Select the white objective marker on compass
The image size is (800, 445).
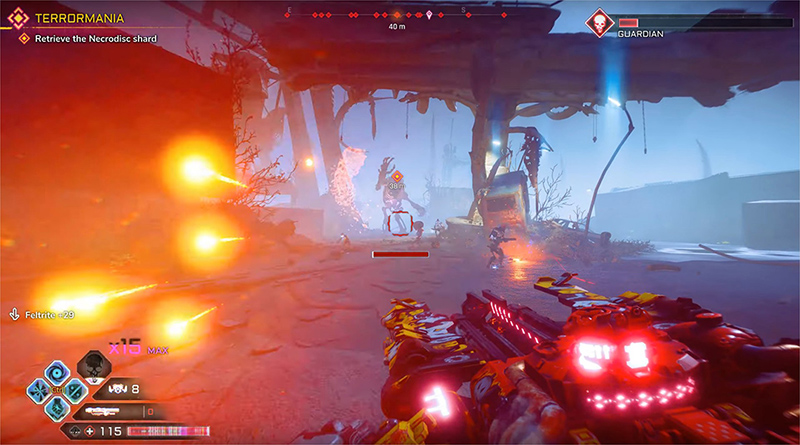coord(429,15)
